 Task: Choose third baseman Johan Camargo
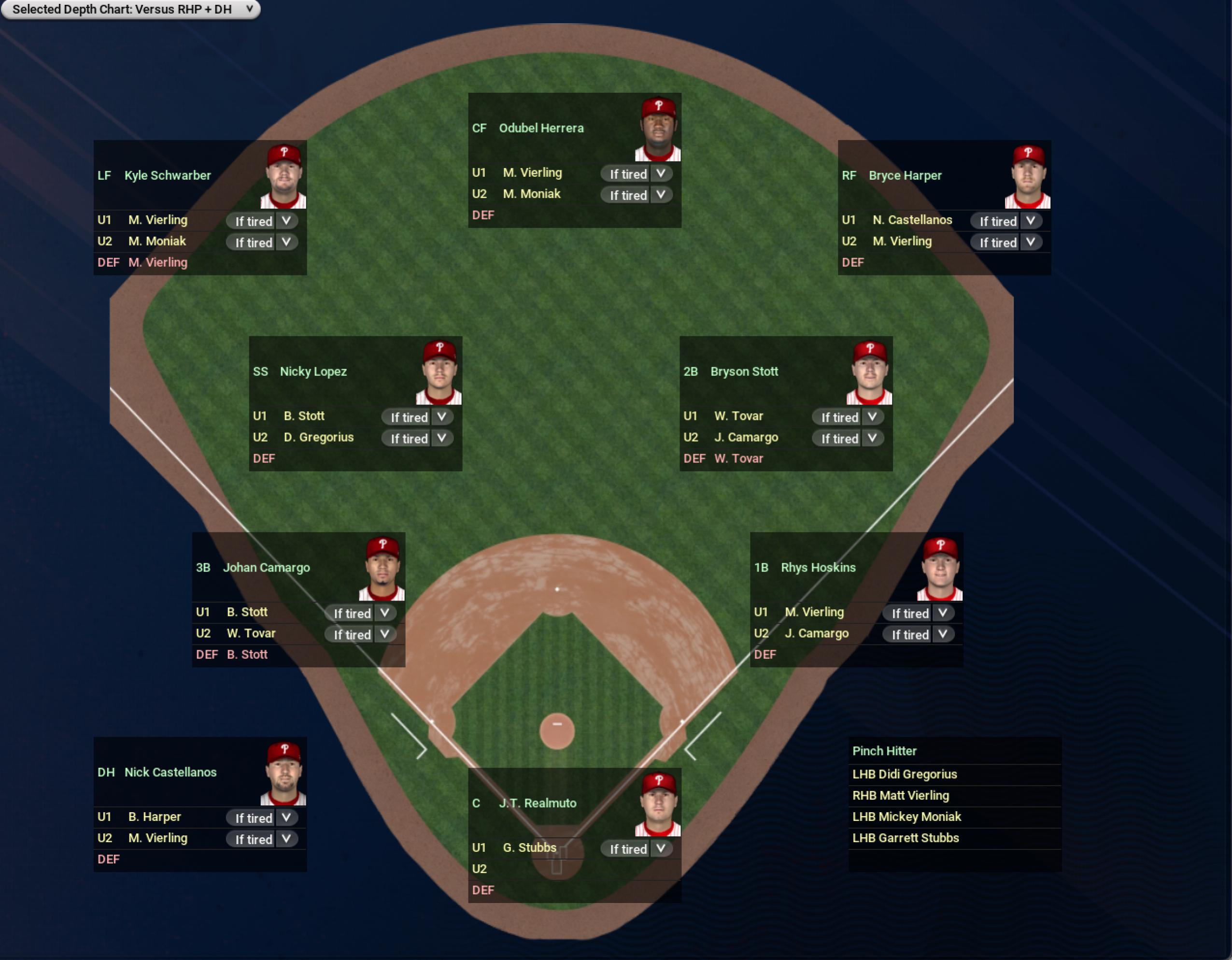[x=266, y=567]
